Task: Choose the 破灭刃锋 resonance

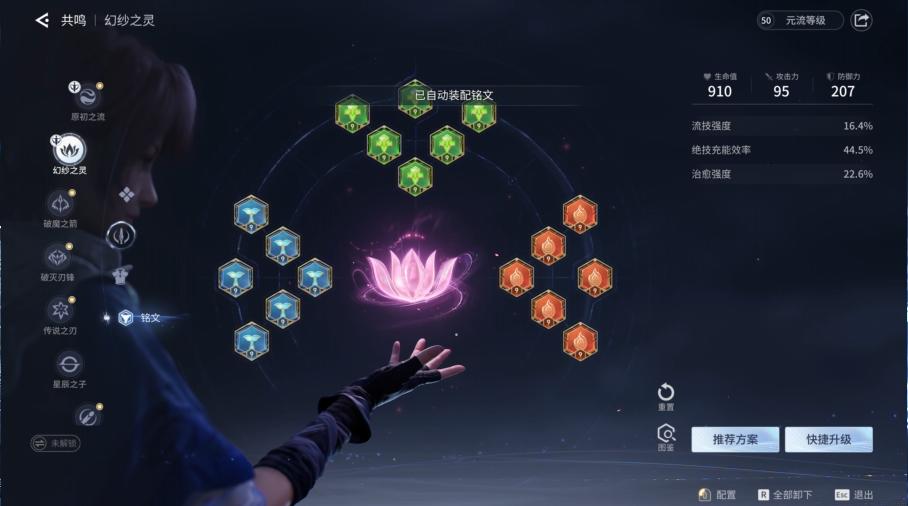Action: point(59,257)
